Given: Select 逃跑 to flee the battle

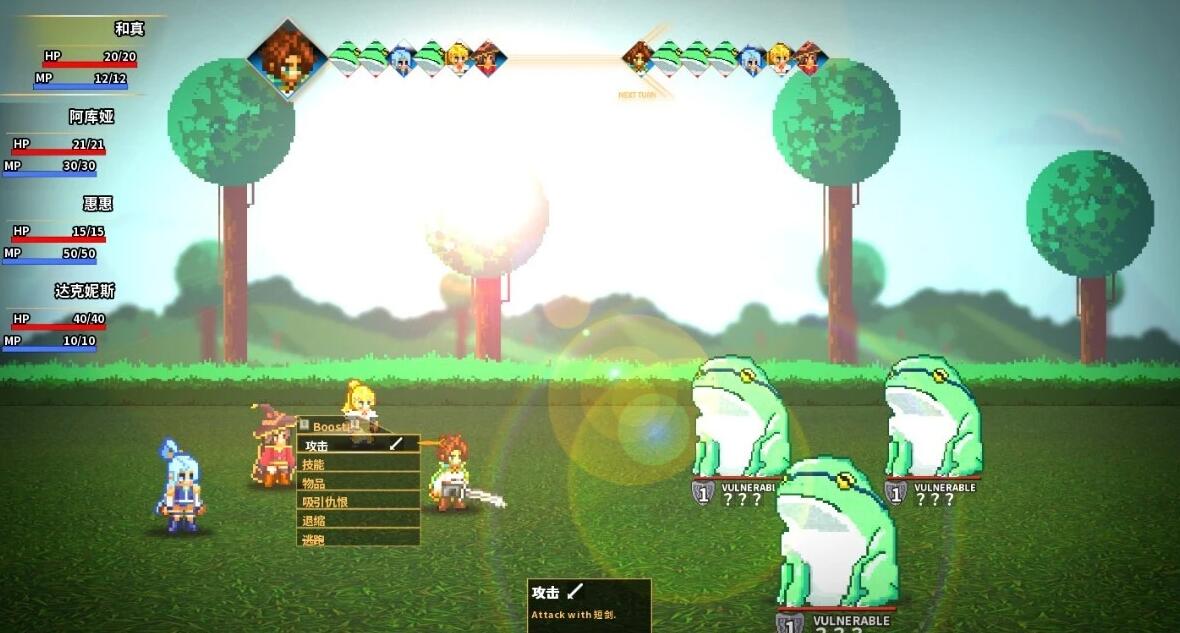Looking at the screenshot, I should 357,539.
